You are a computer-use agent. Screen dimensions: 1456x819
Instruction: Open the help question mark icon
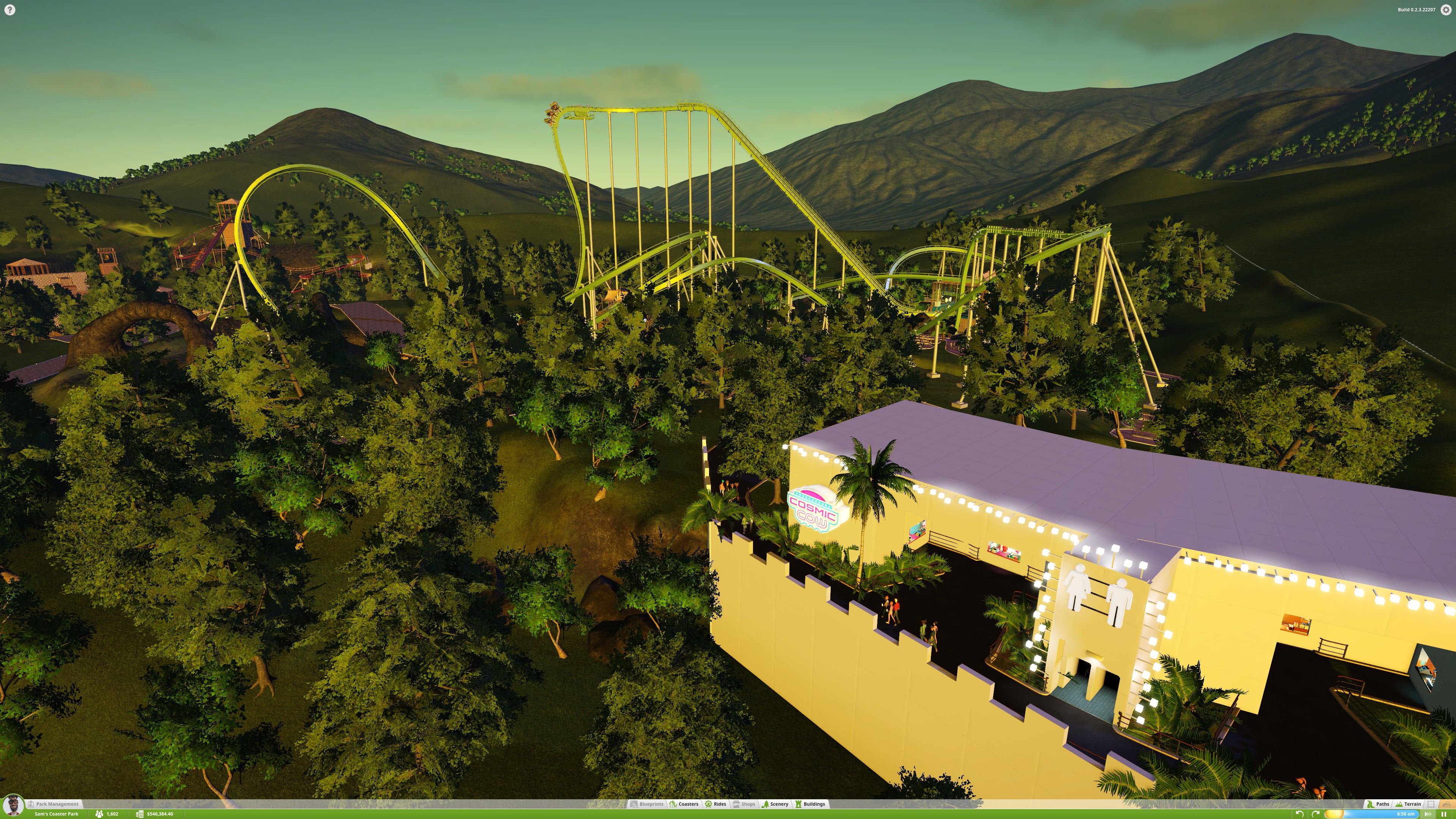pos(9,9)
